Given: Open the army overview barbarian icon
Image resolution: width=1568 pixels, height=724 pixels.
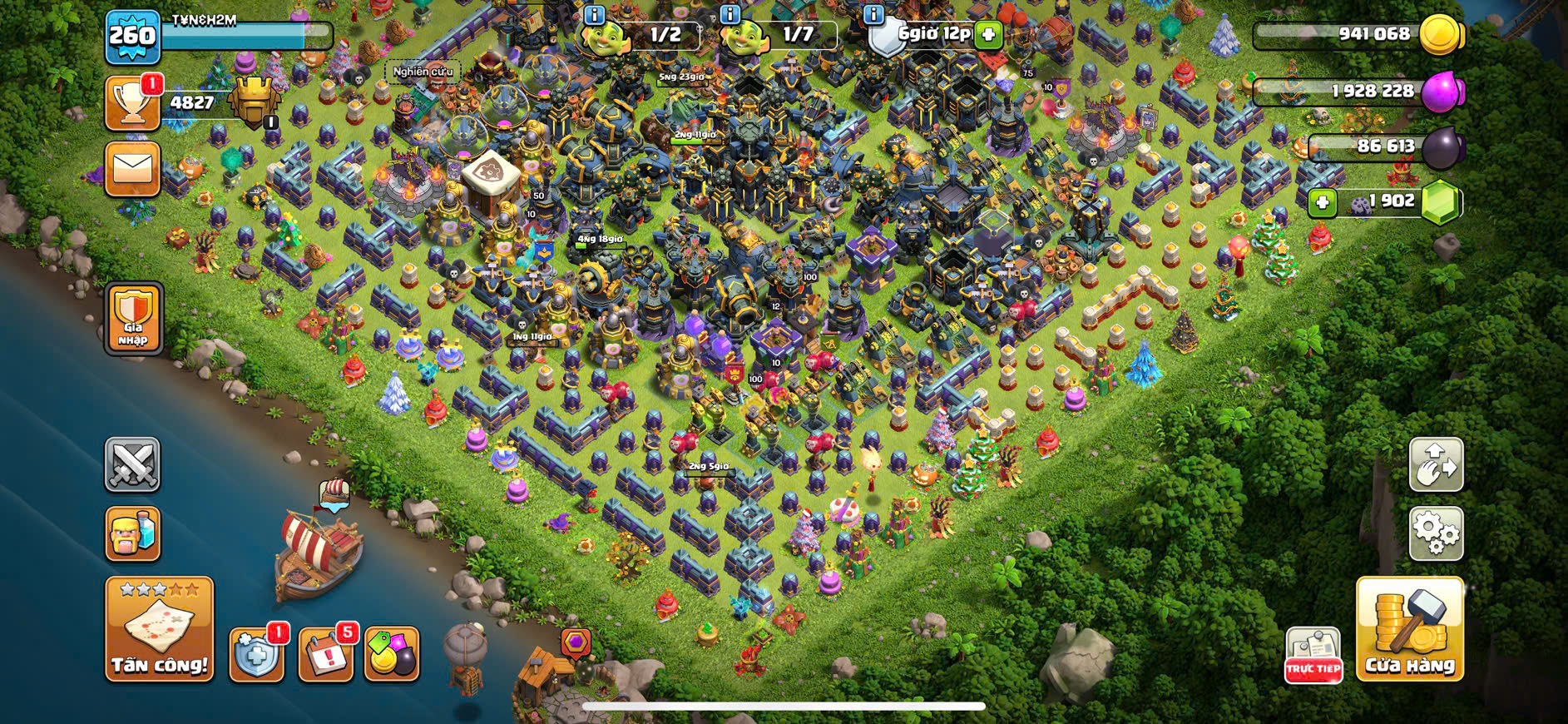Looking at the screenshot, I should tap(133, 533).
